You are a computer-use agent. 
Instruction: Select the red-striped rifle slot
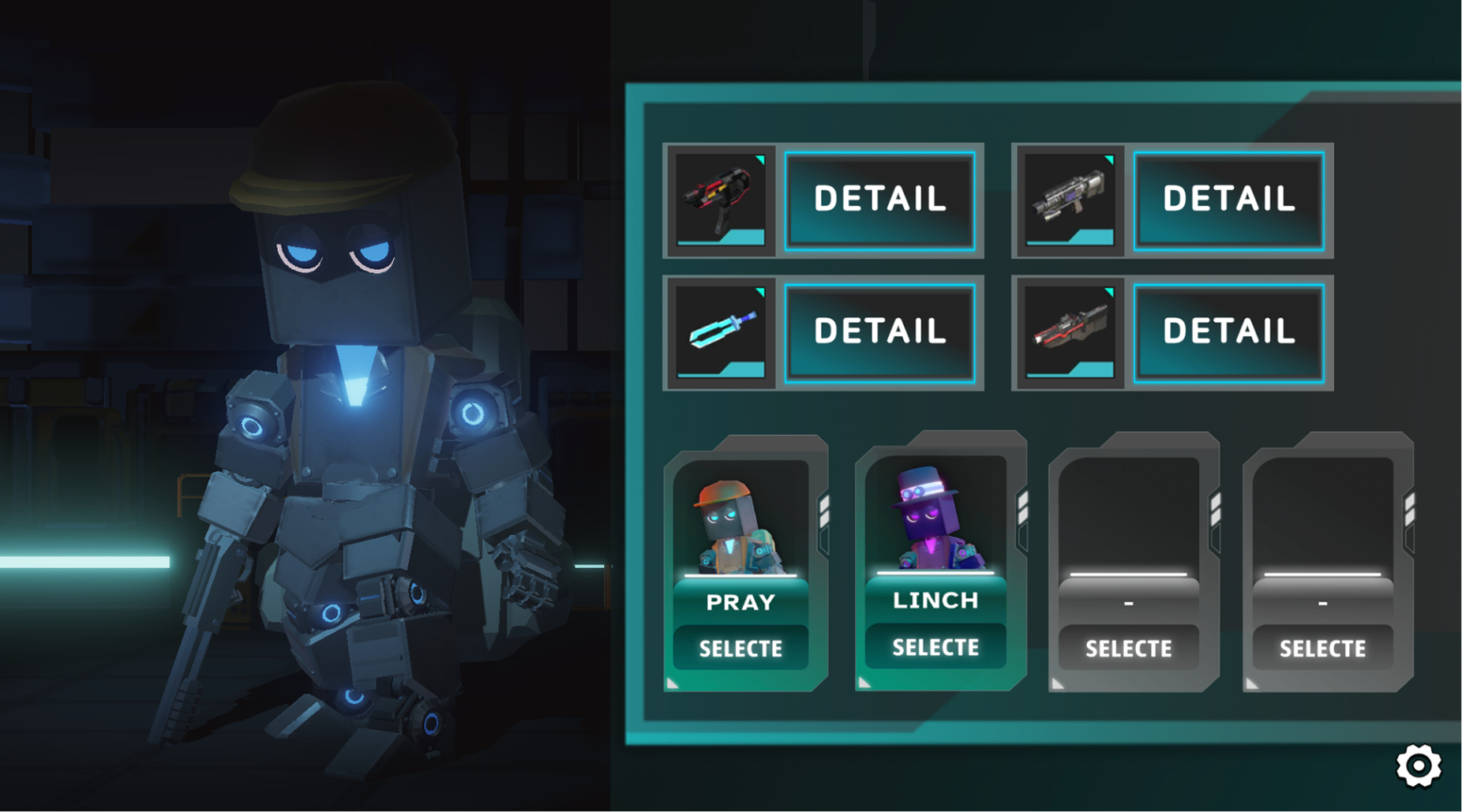click(x=1070, y=332)
